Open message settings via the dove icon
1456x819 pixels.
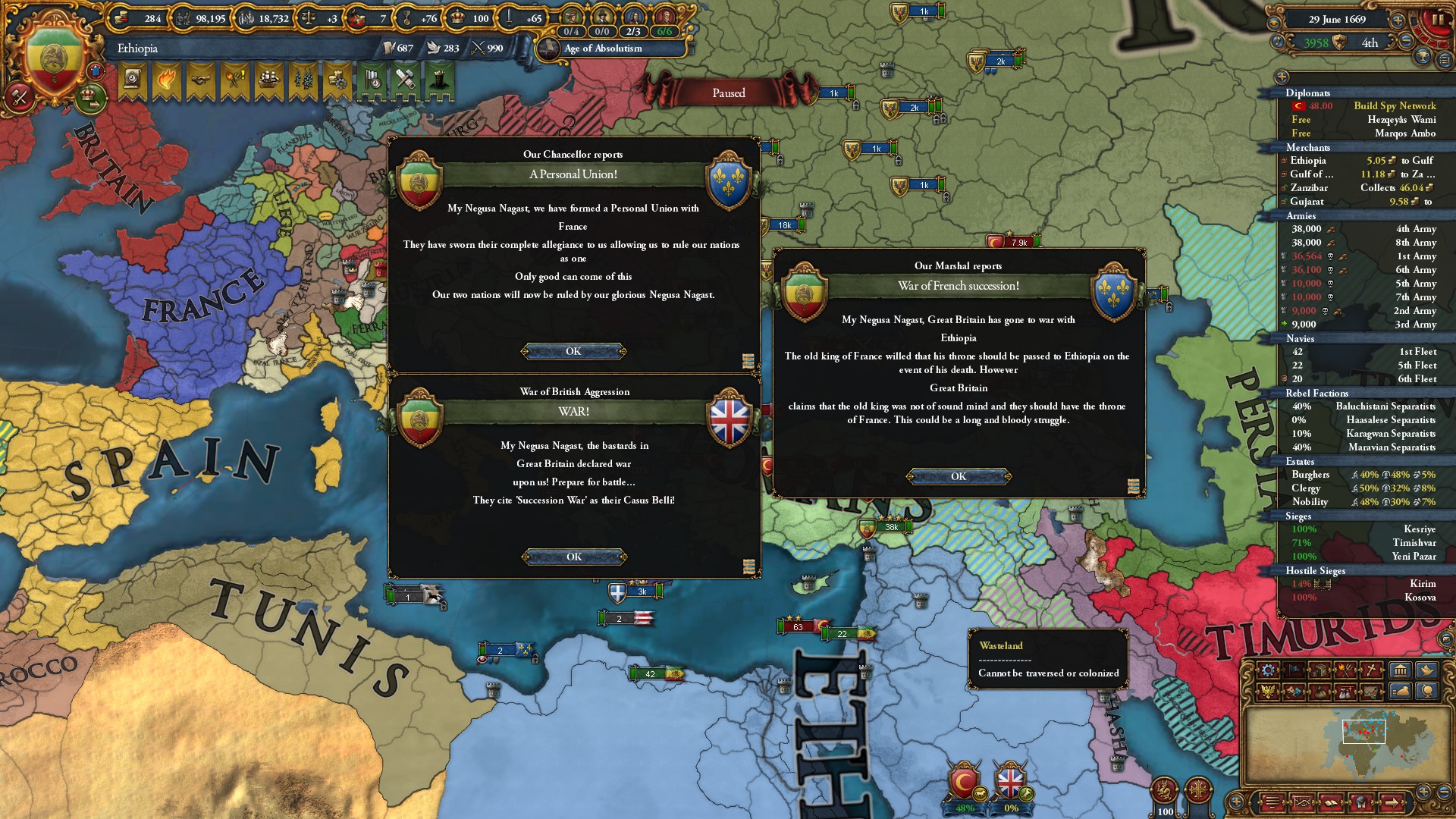click(1426, 670)
